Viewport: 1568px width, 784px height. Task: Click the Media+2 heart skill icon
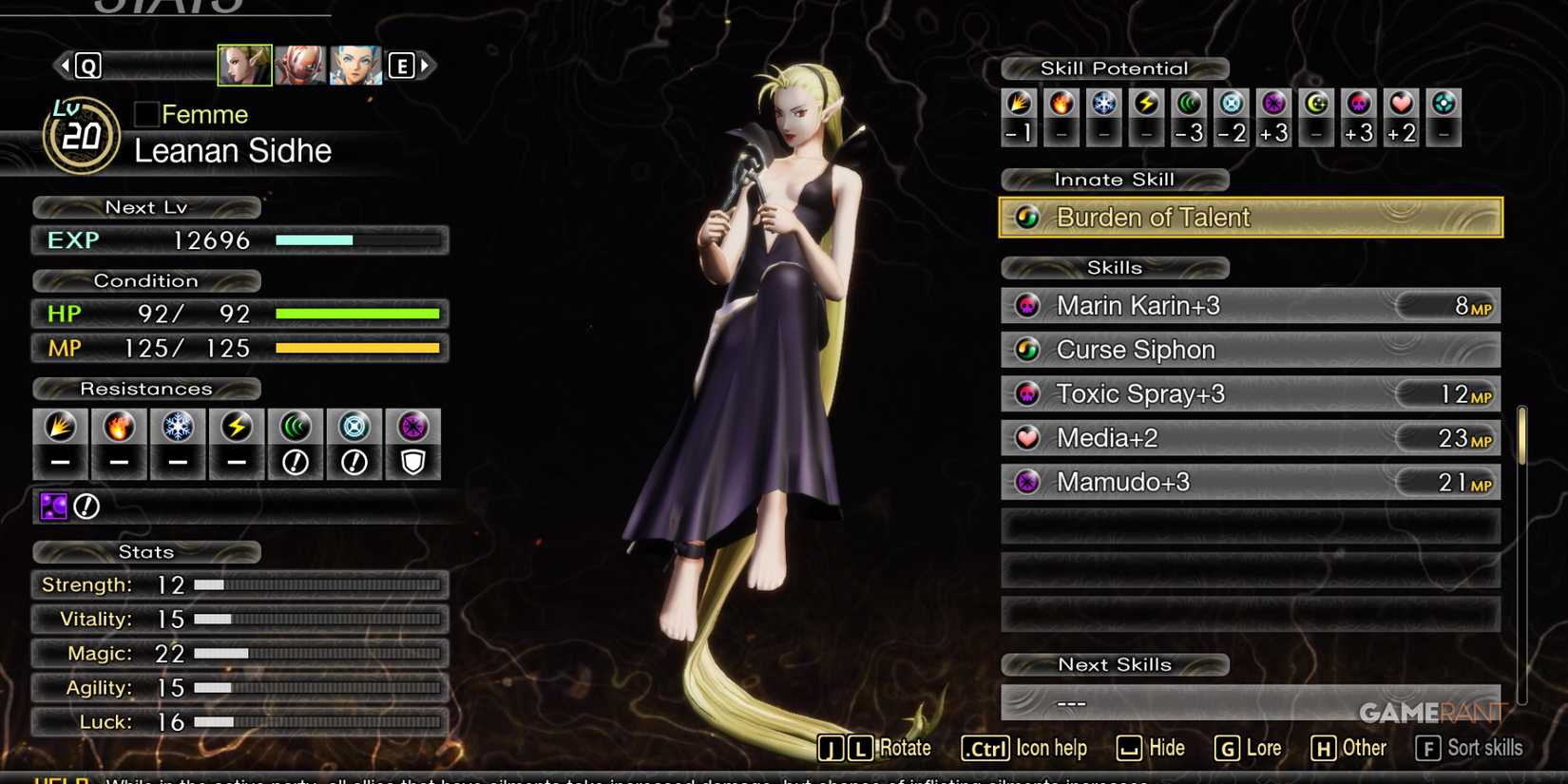(x=1027, y=438)
